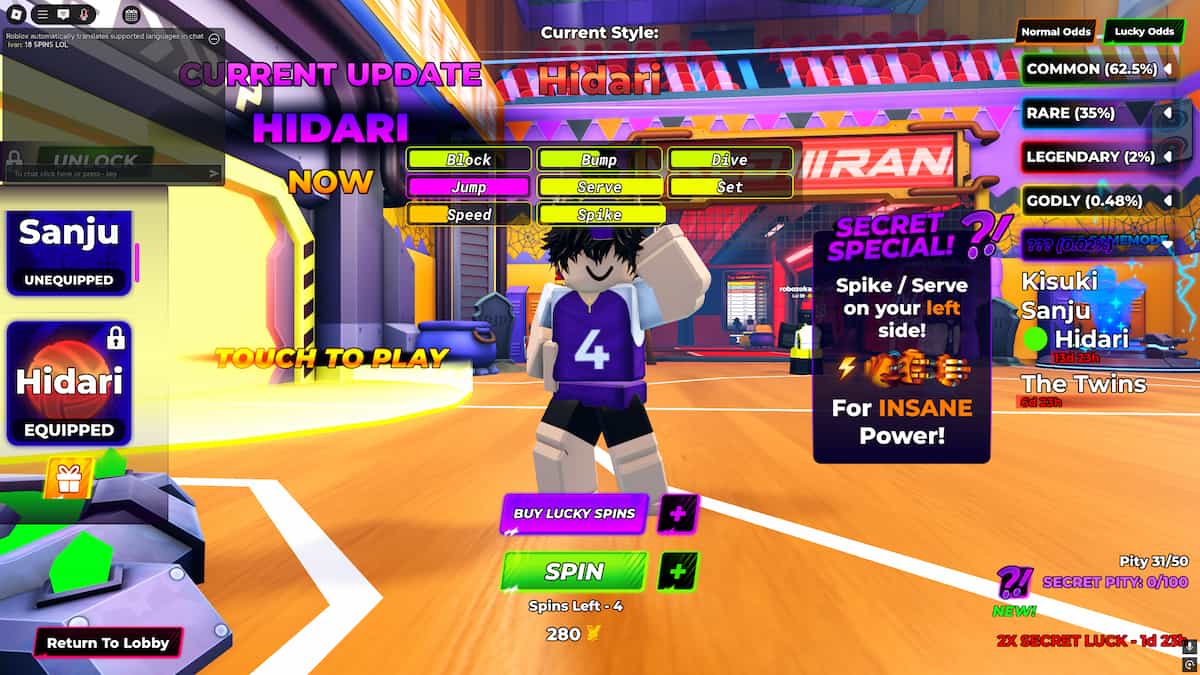Screen dimensions: 1200x675
Task: Choose The Twins in the secret styles list
Action: tap(1083, 383)
